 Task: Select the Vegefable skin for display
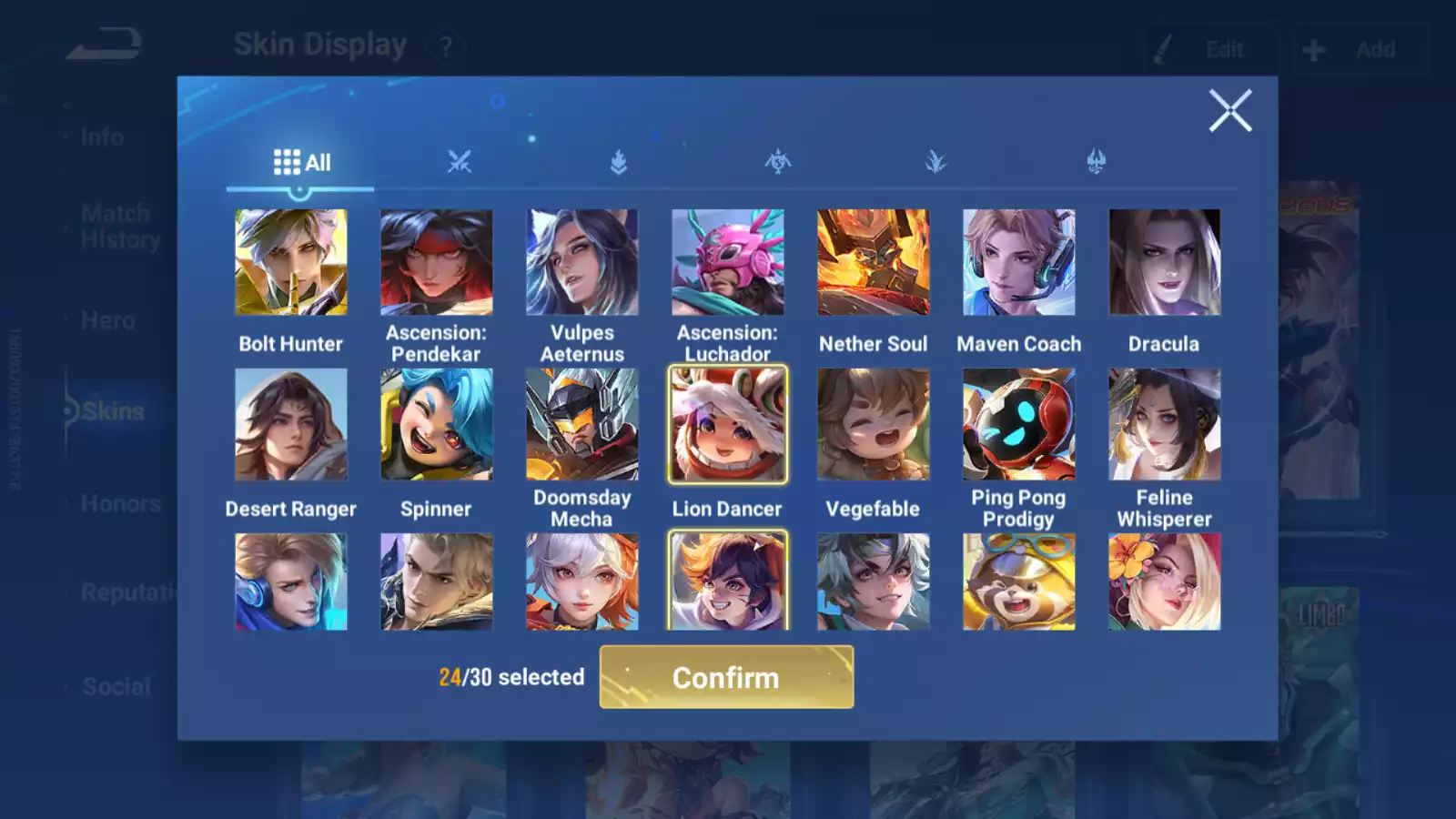[x=873, y=424]
